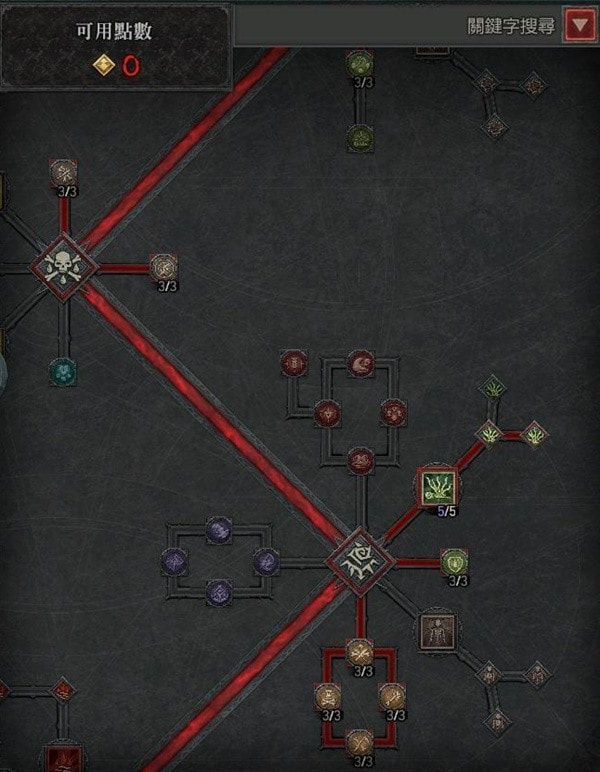Select the passive node above the skull cluster
600x772 pixels.
point(64,172)
